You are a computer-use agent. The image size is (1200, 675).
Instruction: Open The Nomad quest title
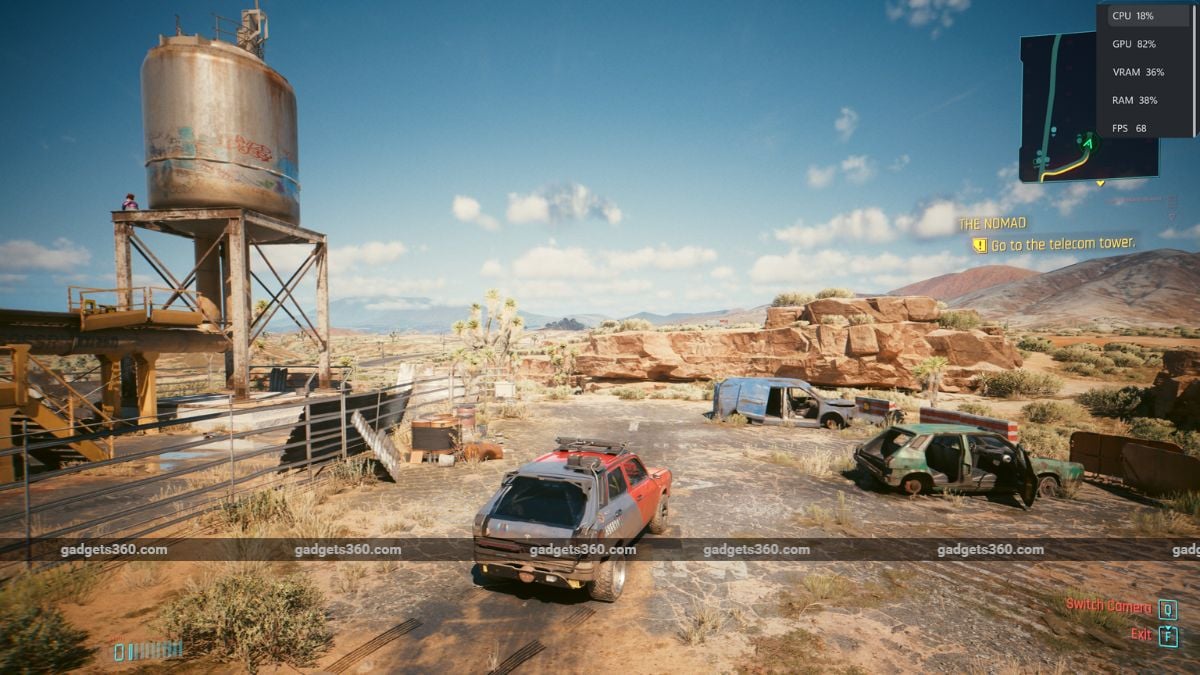pyautogui.click(x=992, y=223)
